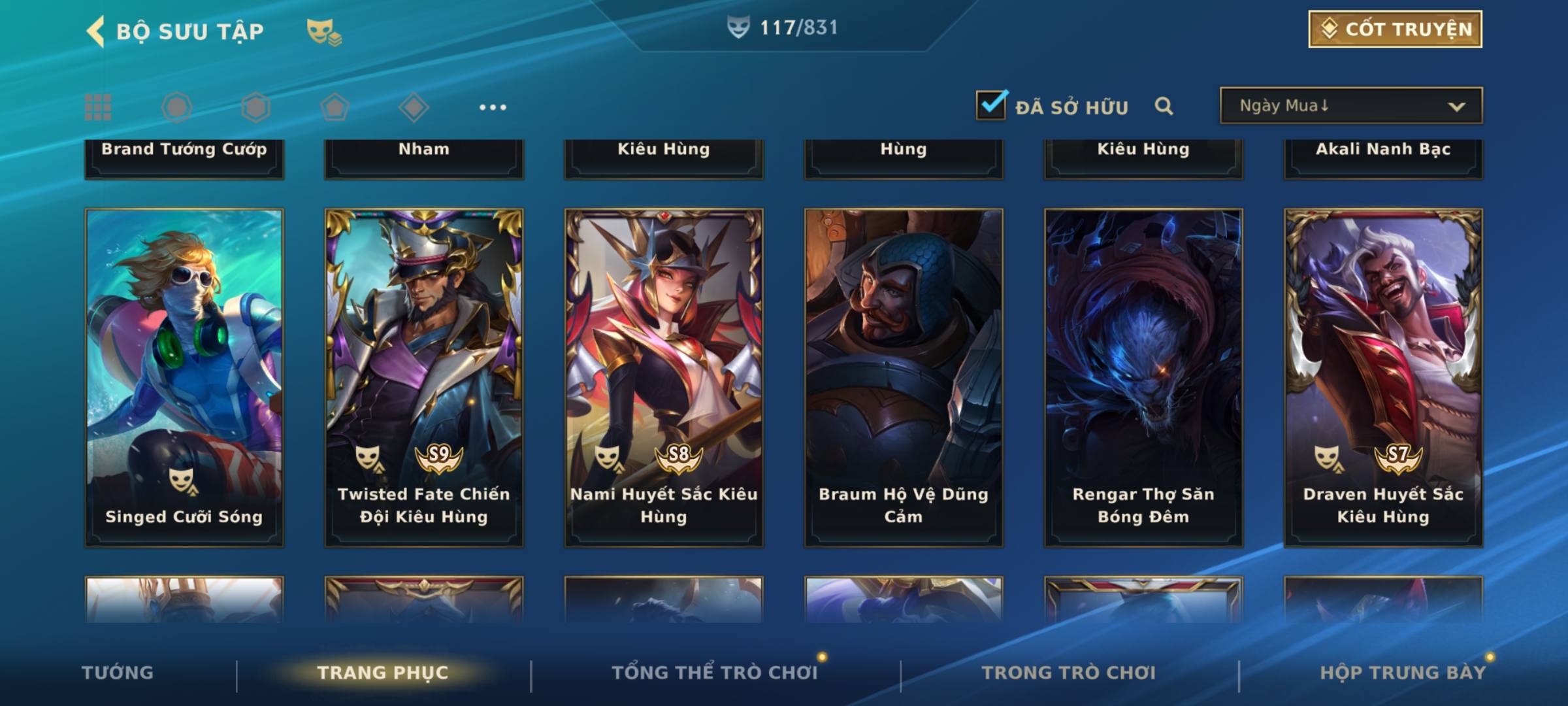Switch to Tổng Thể Trò Chơi tab
This screenshot has width=1568, height=706.
coord(715,673)
